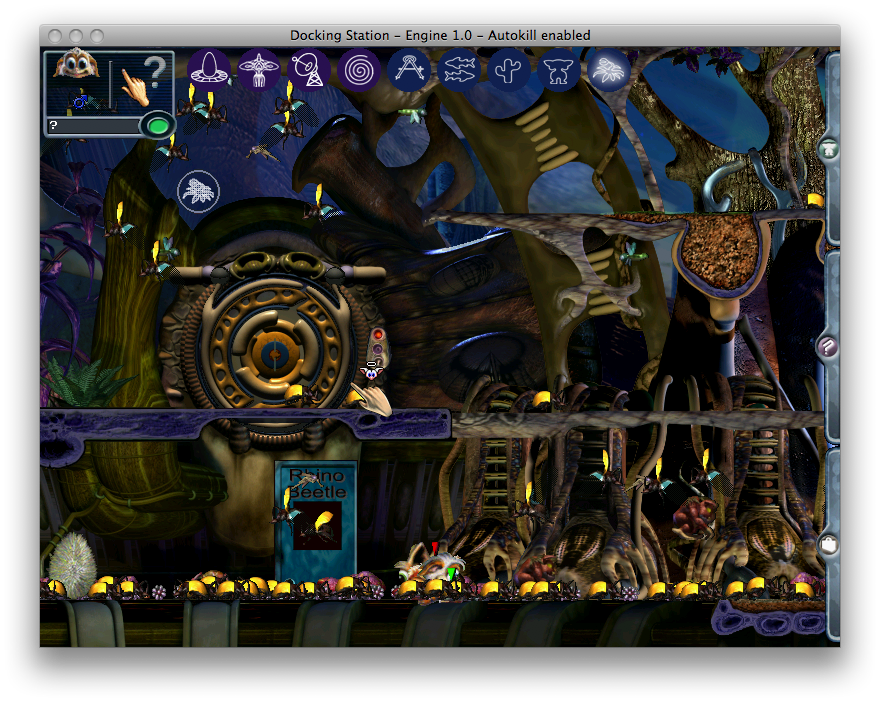
Task: Choose the cactus icon button
Action: pyautogui.click(x=509, y=70)
